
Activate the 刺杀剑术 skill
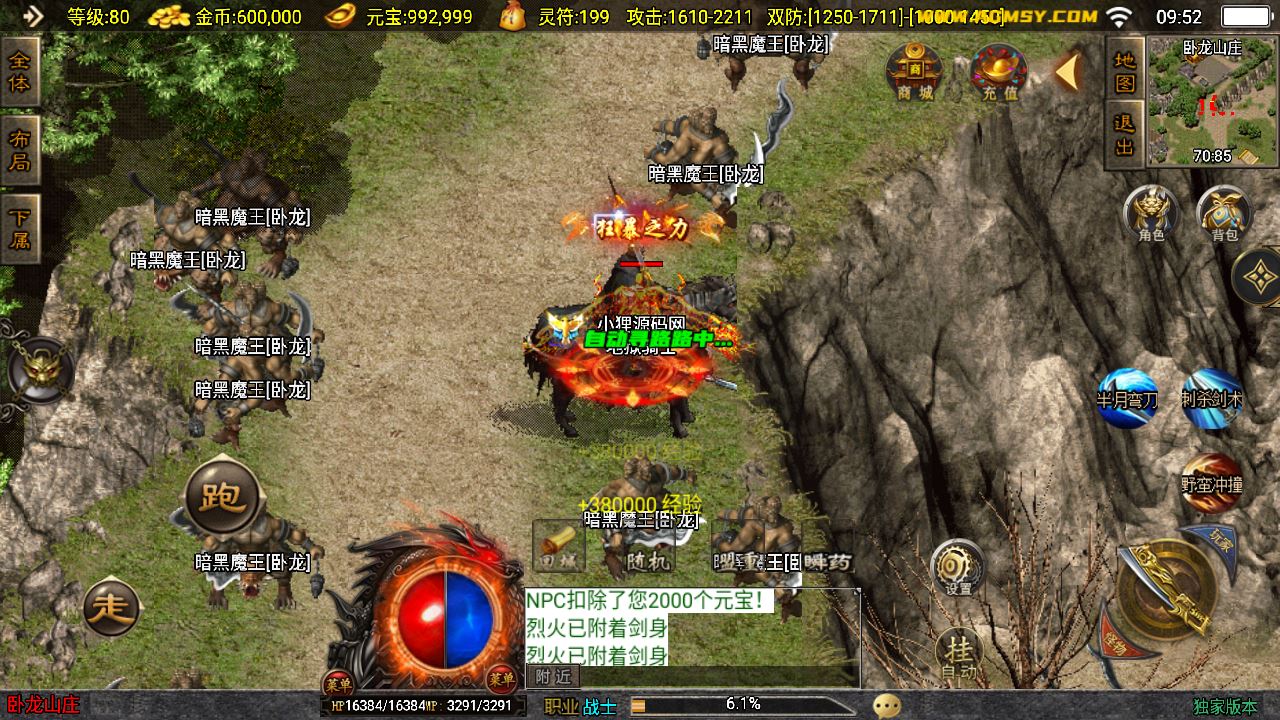point(1212,398)
